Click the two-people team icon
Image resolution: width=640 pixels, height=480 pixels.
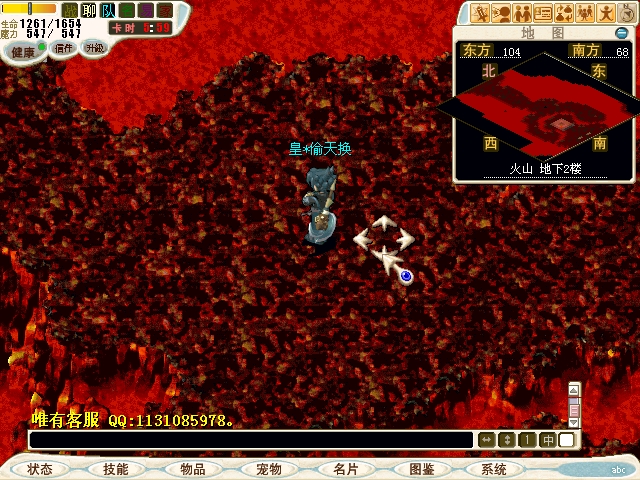[522, 13]
